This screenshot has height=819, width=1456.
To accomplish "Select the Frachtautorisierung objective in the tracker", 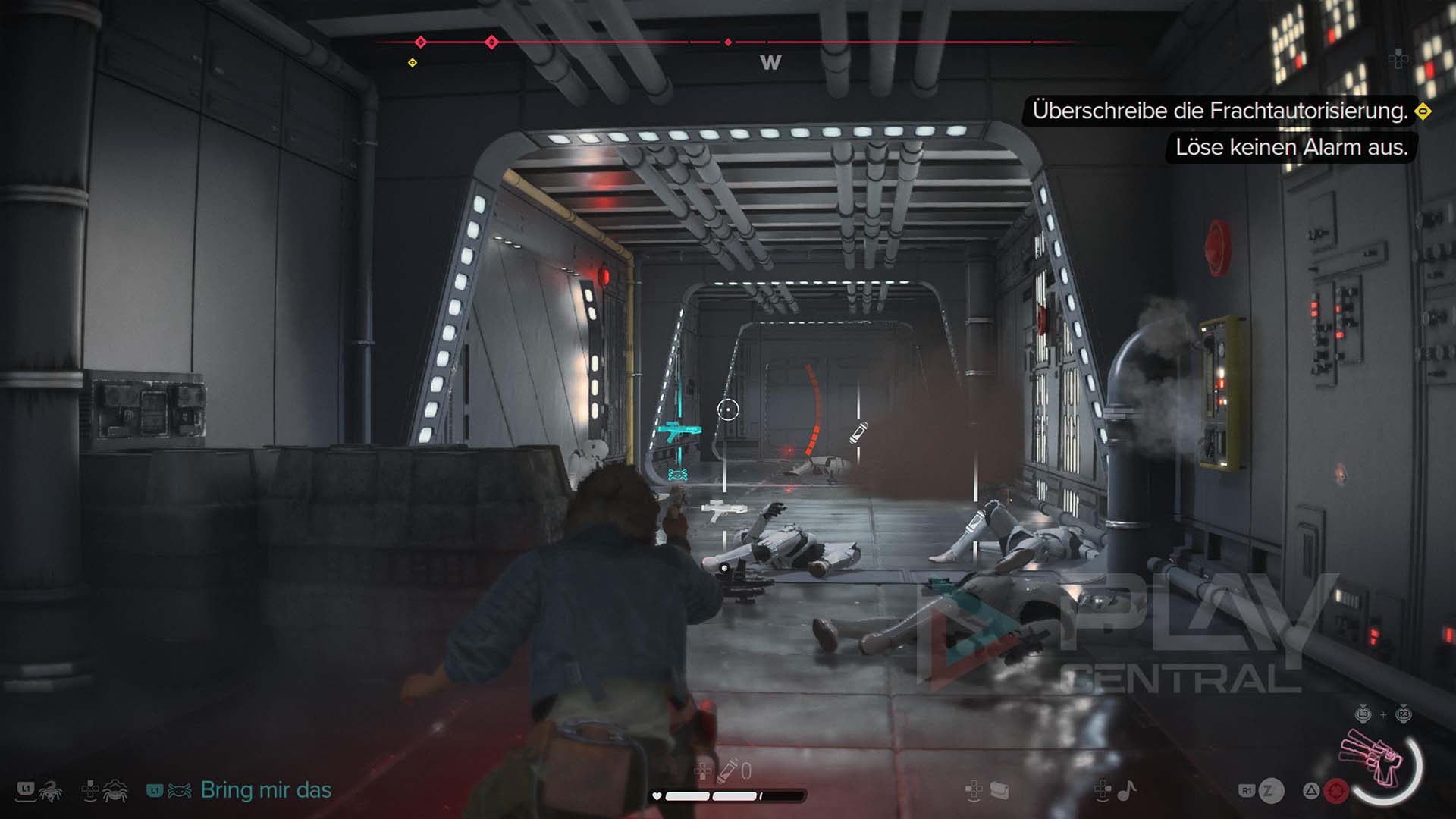I will 1219,111.
